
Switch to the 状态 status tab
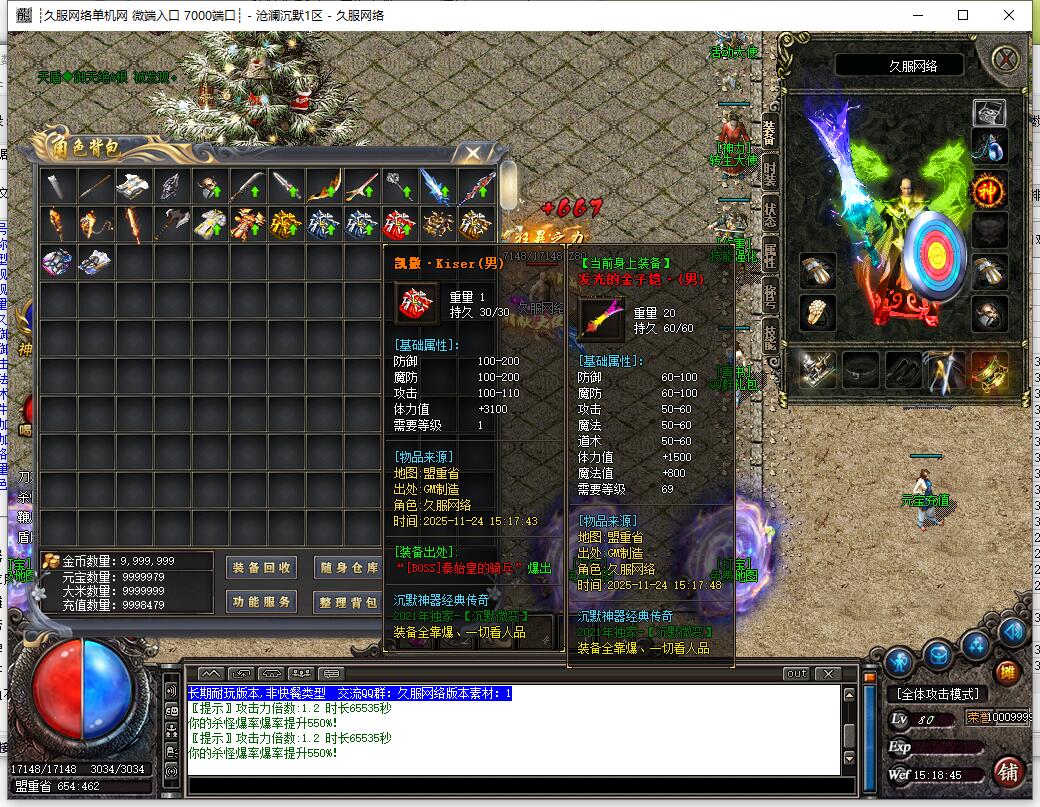click(770, 215)
